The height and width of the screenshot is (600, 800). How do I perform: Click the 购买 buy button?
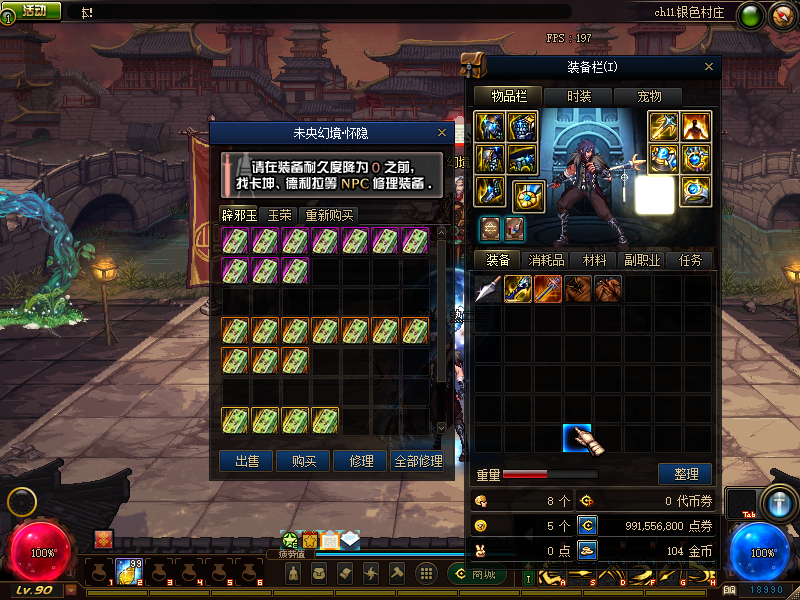coord(304,461)
